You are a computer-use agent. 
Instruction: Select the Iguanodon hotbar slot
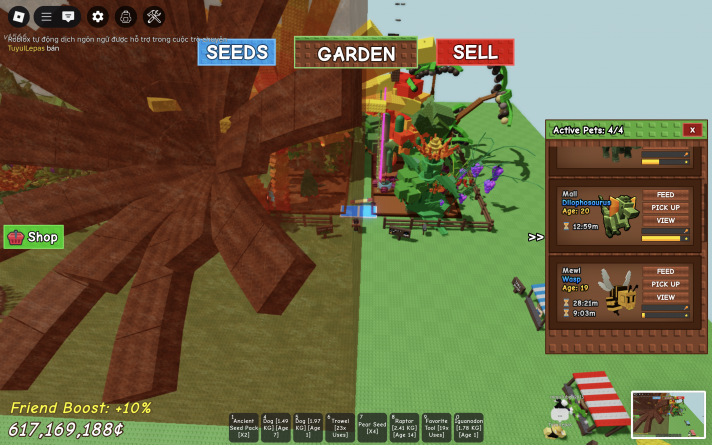(x=468, y=427)
